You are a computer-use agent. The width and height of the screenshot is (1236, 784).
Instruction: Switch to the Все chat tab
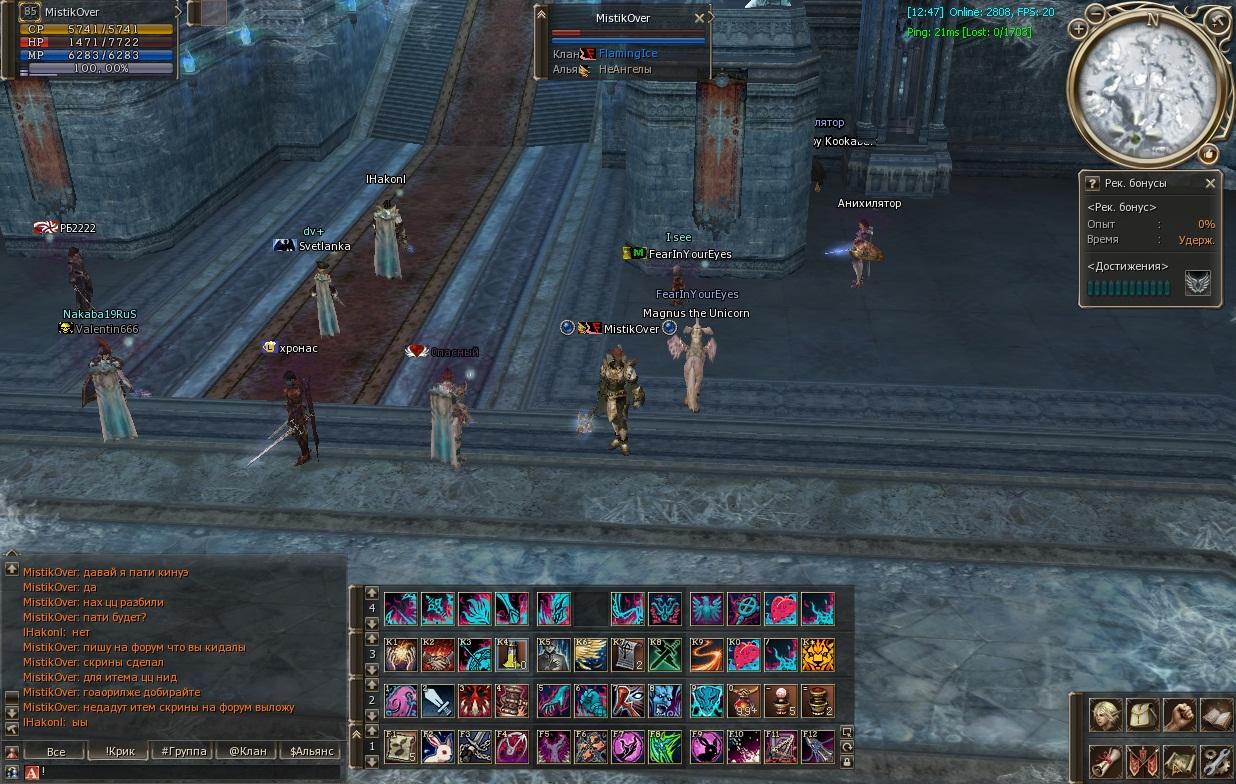pyautogui.click(x=56, y=752)
